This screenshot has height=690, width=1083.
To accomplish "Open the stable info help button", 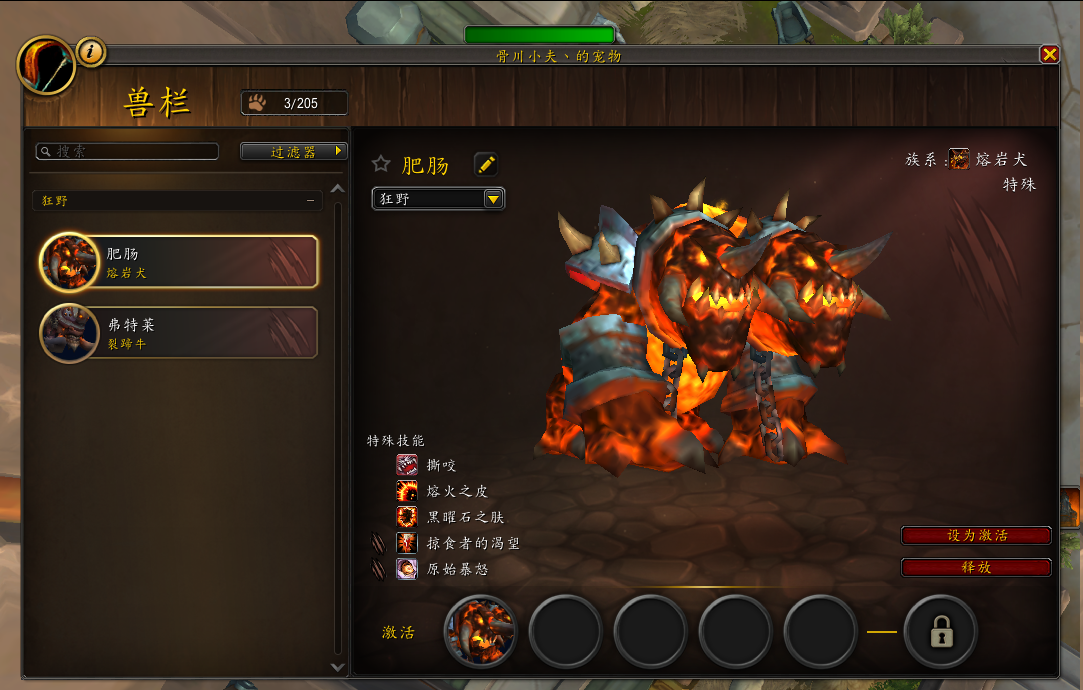I will point(91,51).
